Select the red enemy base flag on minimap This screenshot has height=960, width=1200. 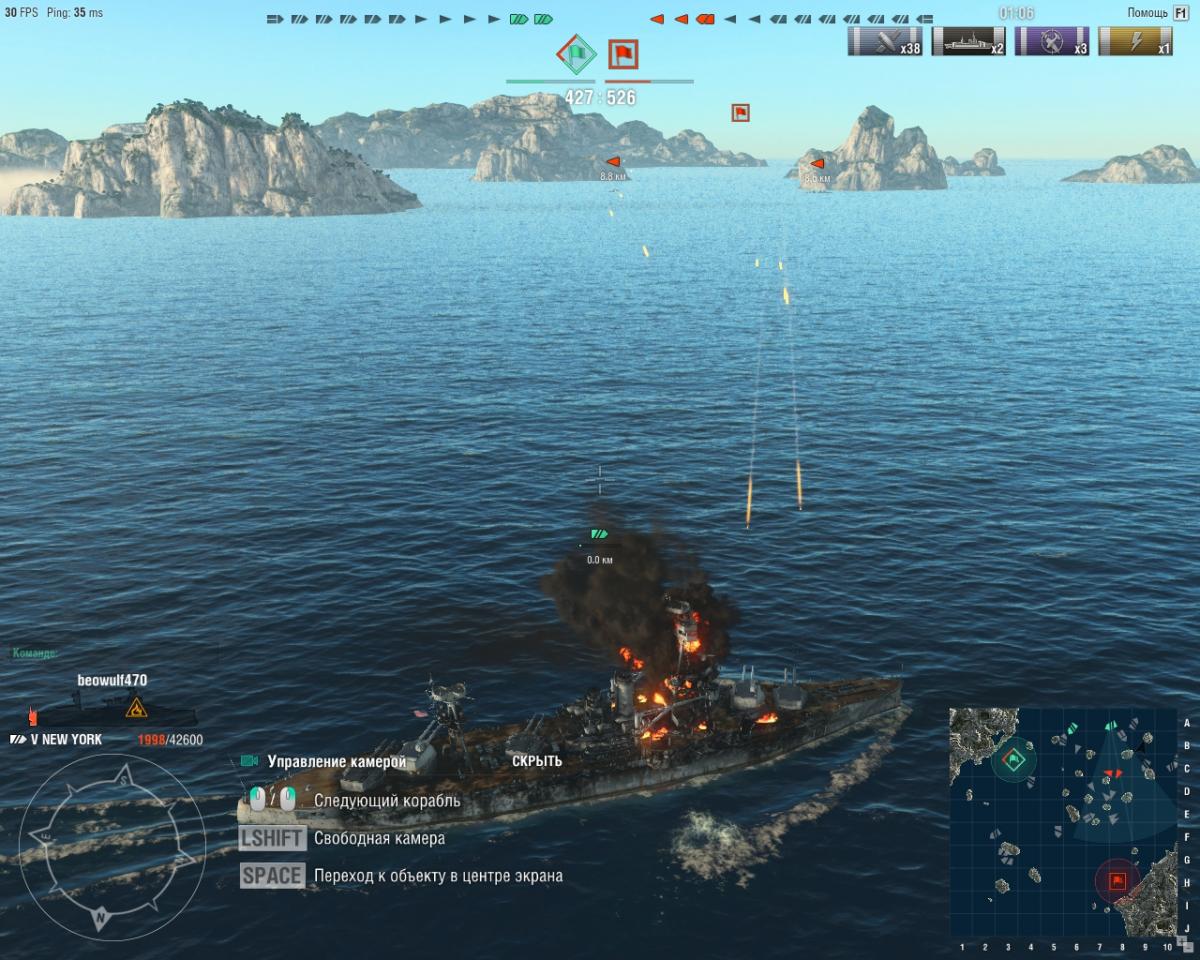[x=1118, y=881]
